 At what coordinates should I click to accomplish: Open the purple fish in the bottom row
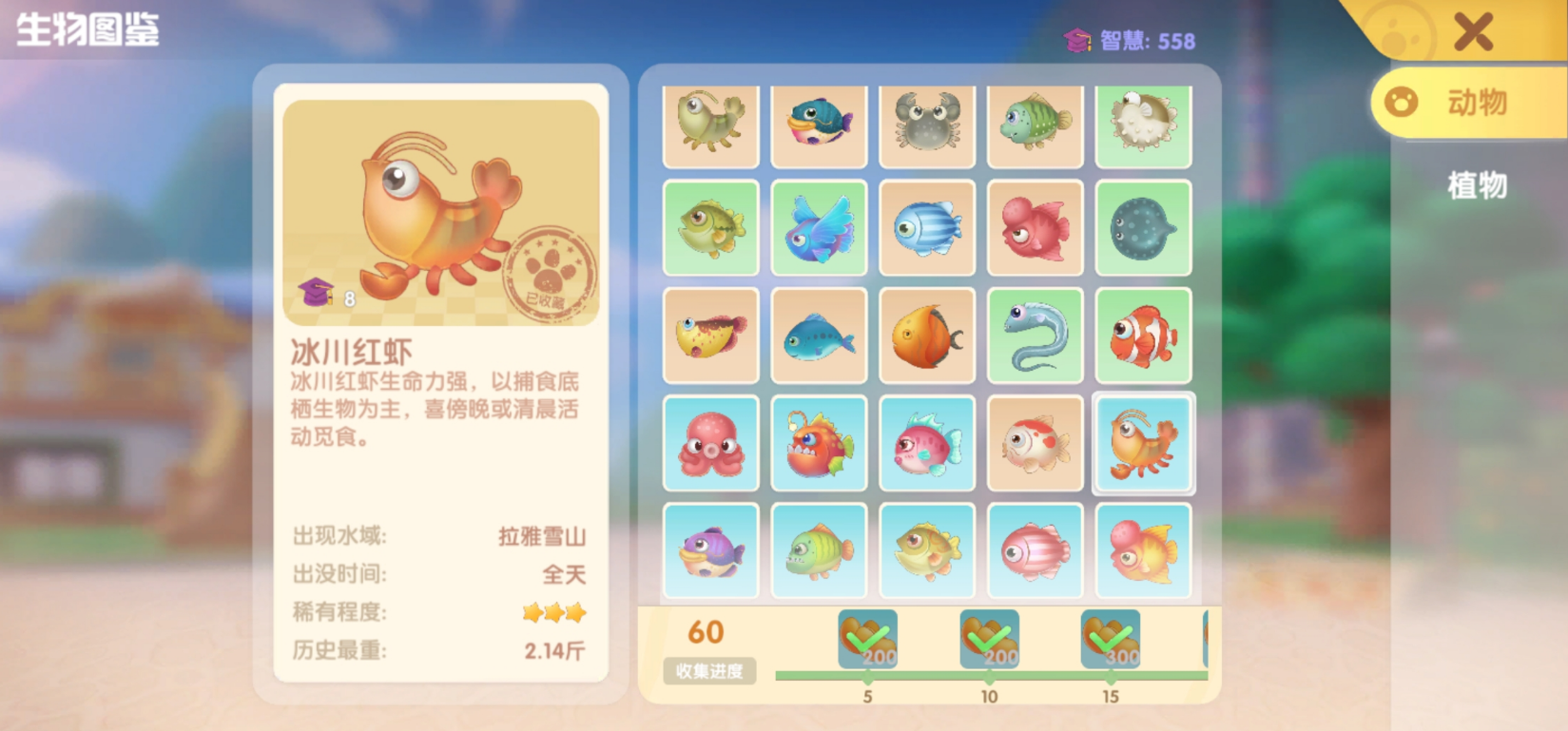click(711, 550)
